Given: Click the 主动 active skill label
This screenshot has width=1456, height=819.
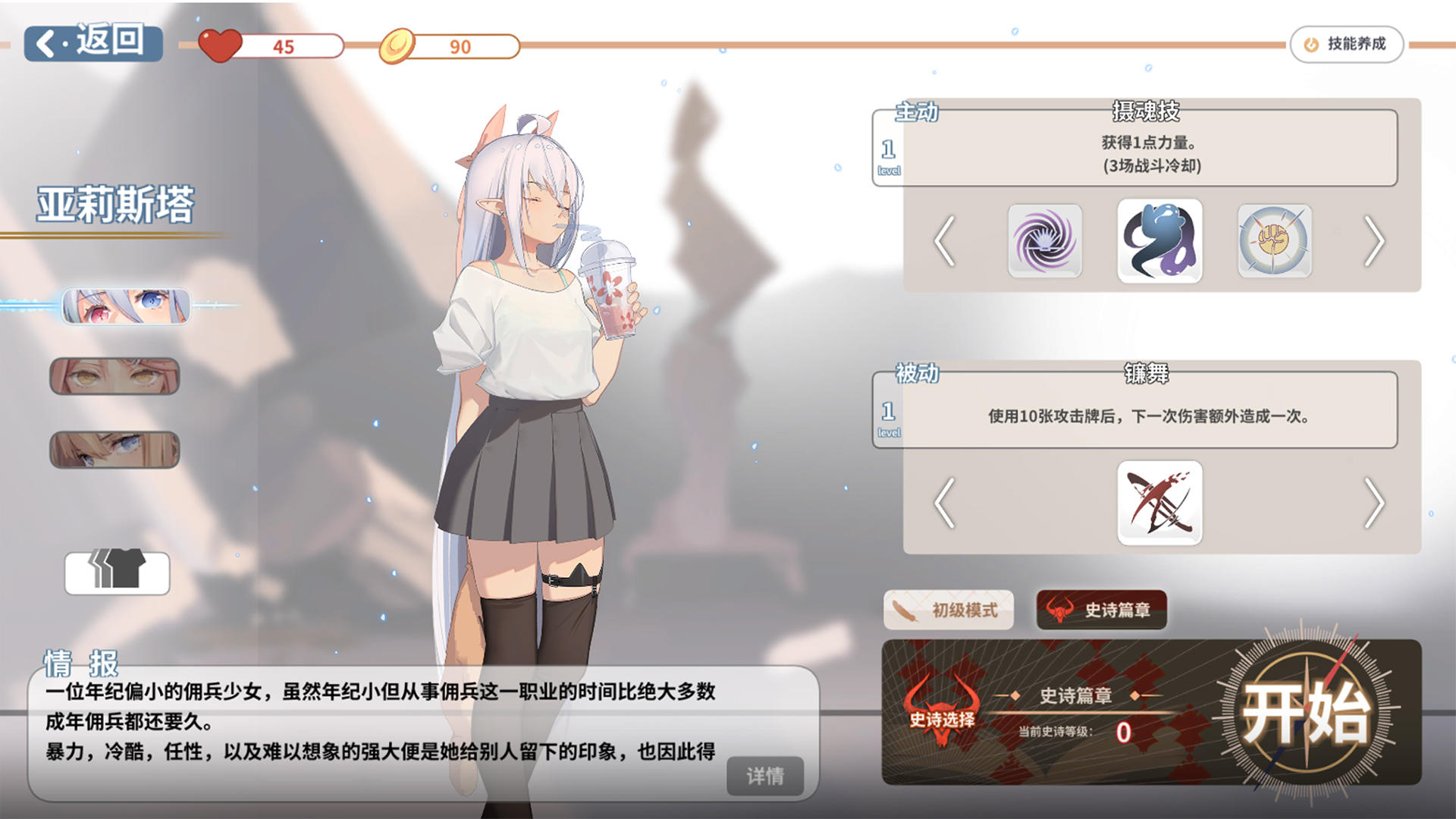Looking at the screenshot, I should pos(918,112).
